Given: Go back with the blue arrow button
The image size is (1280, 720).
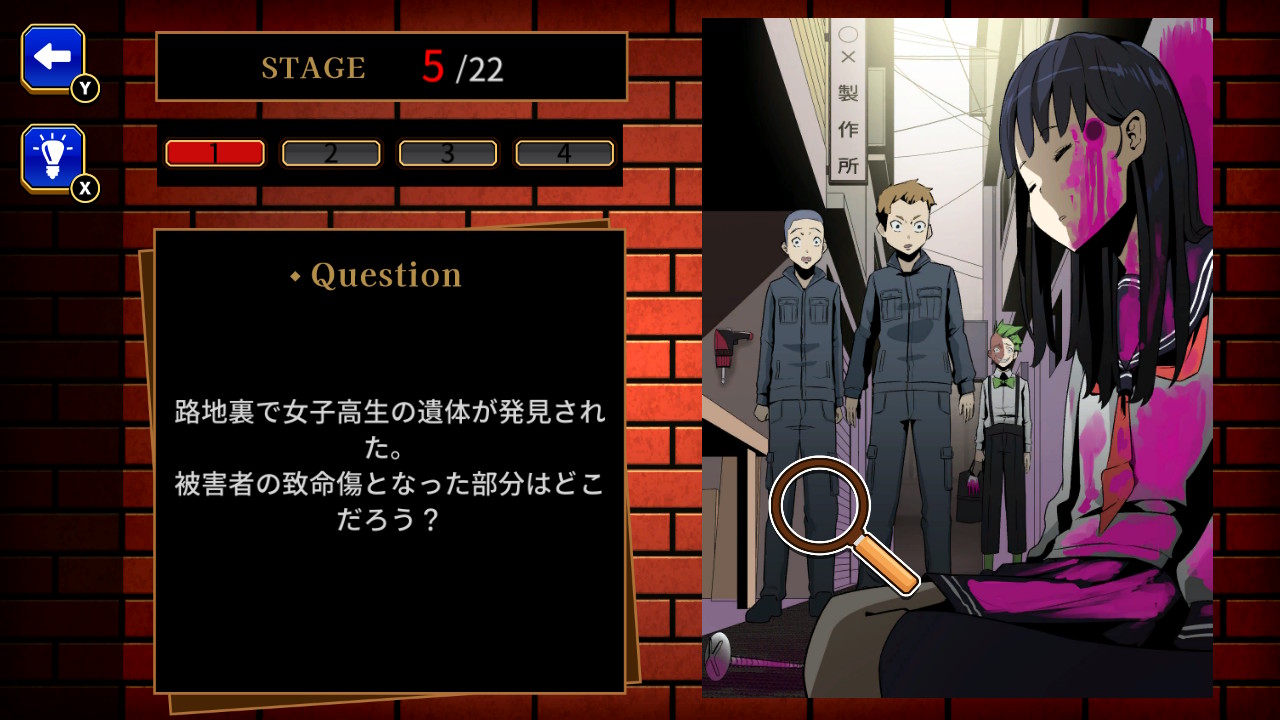Looking at the screenshot, I should pyautogui.click(x=53, y=57).
